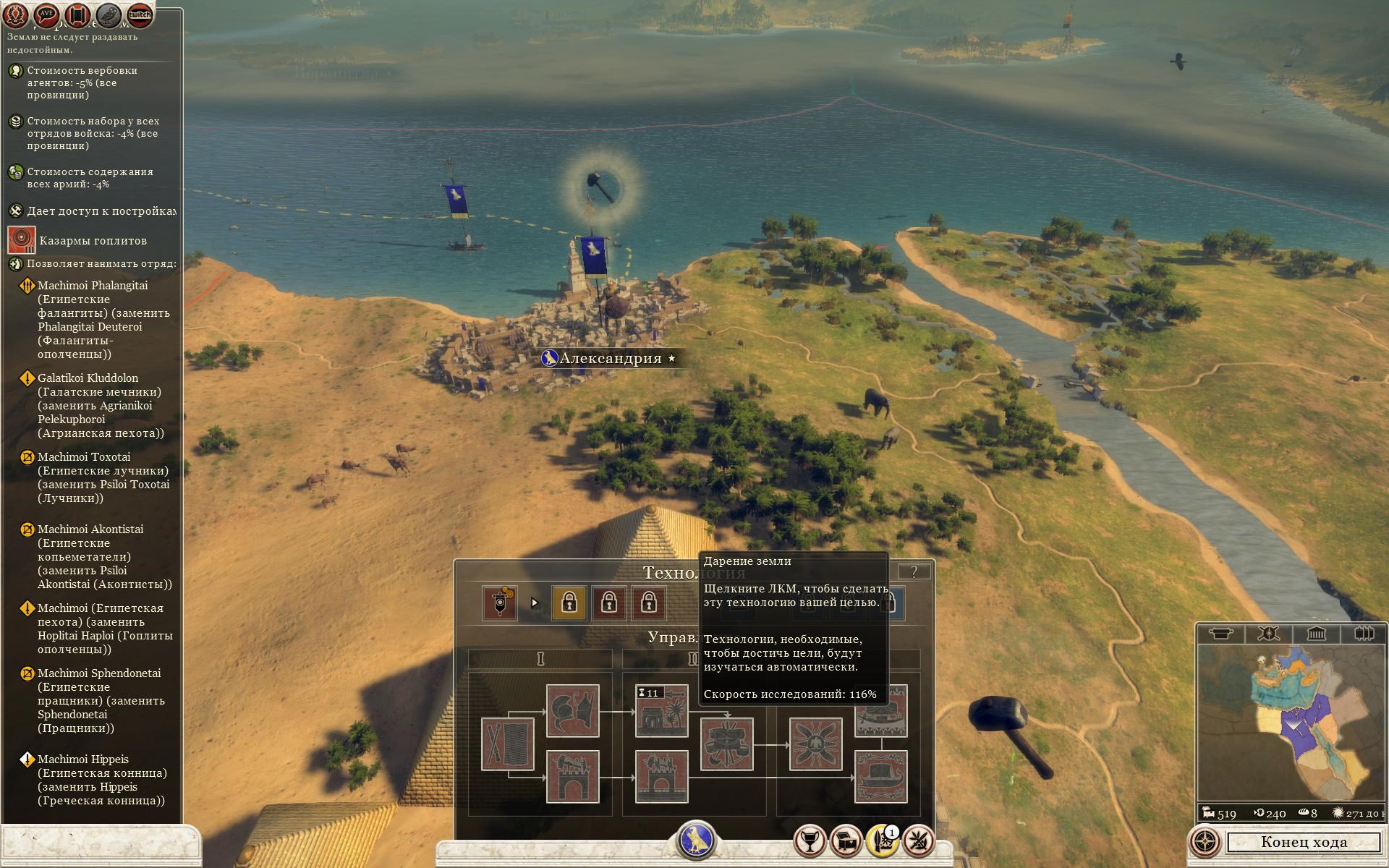Screen dimensions: 1389x868
Task: Open the laurel wreath menu icon
Action: (16, 14)
